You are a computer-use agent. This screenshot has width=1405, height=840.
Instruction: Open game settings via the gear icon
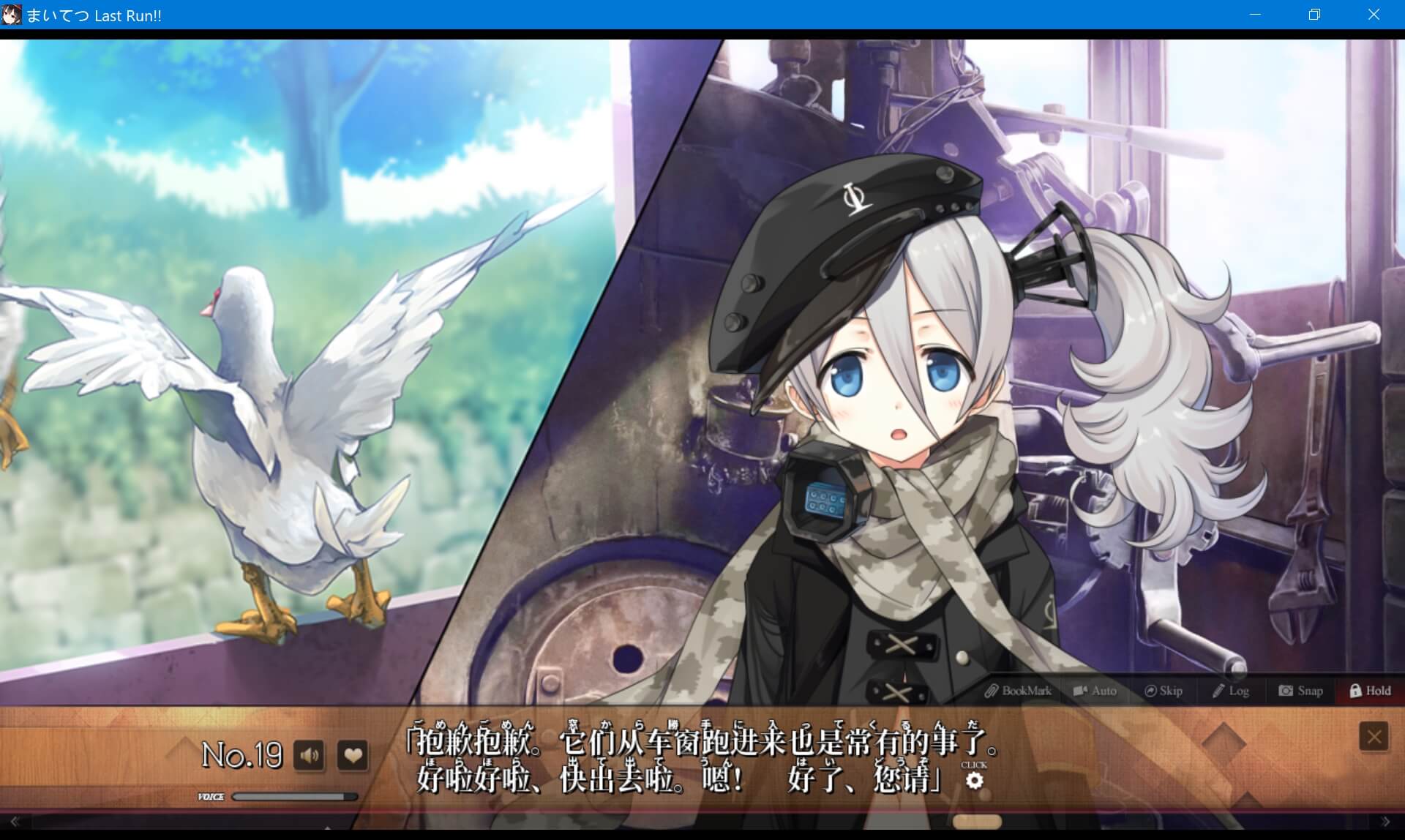tap(975, 781)
